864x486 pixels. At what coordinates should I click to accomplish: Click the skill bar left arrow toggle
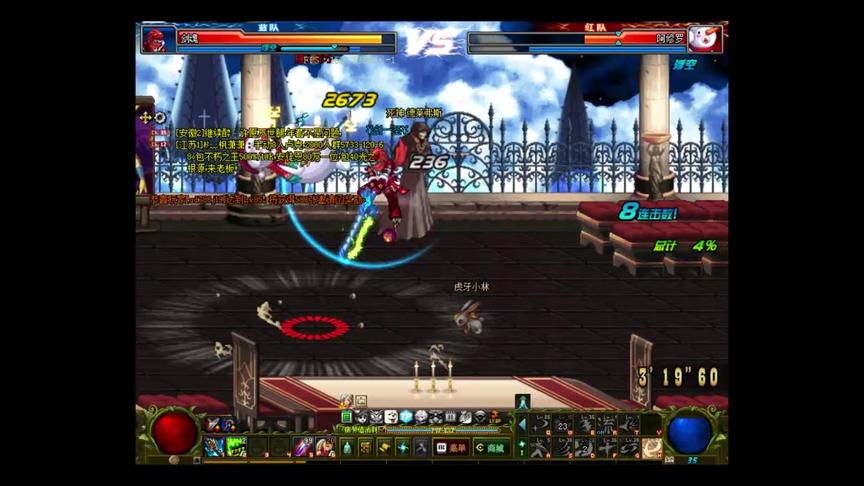click(521, 424)
